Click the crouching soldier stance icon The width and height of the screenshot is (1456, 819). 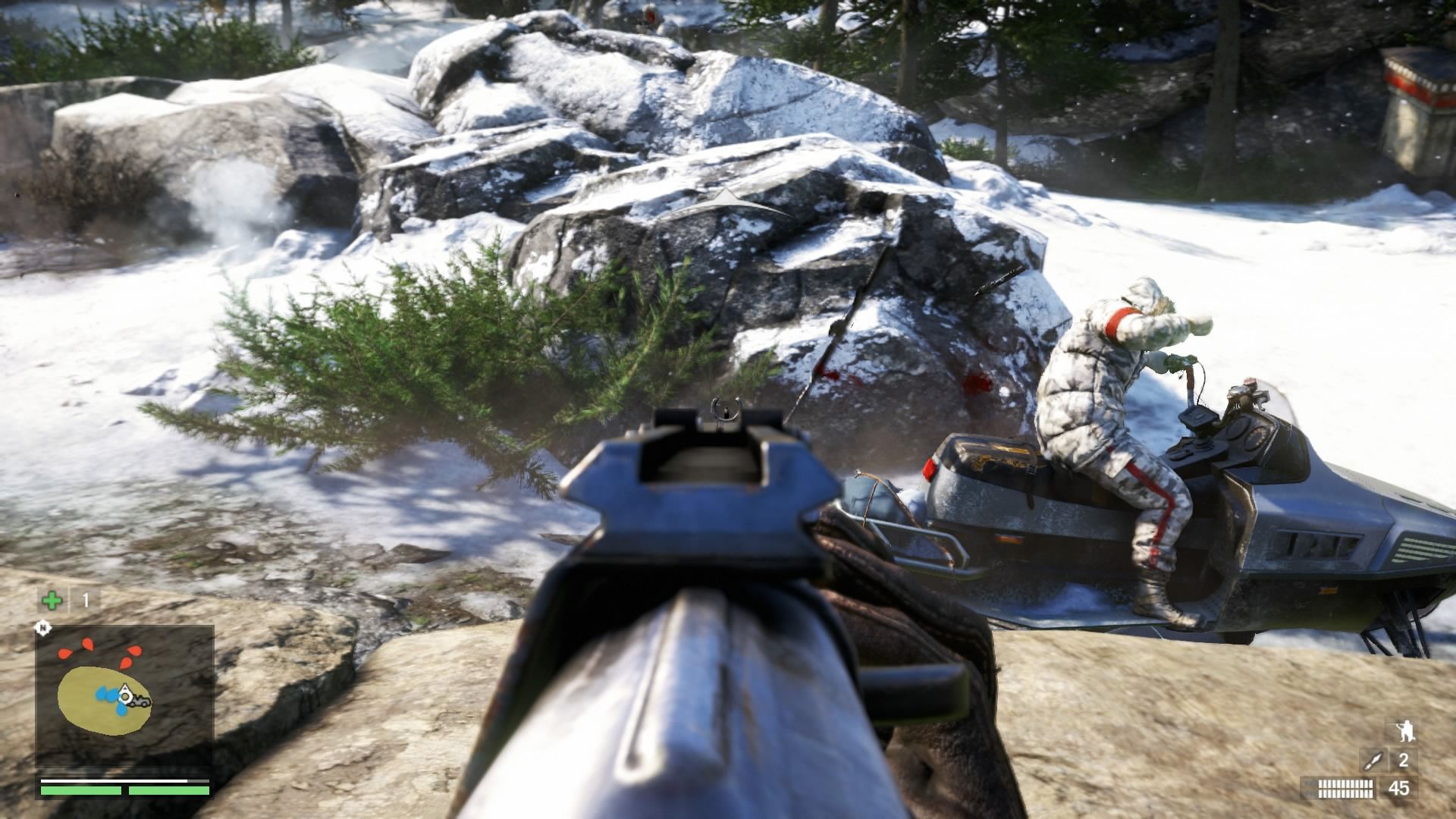(1403, 731)
